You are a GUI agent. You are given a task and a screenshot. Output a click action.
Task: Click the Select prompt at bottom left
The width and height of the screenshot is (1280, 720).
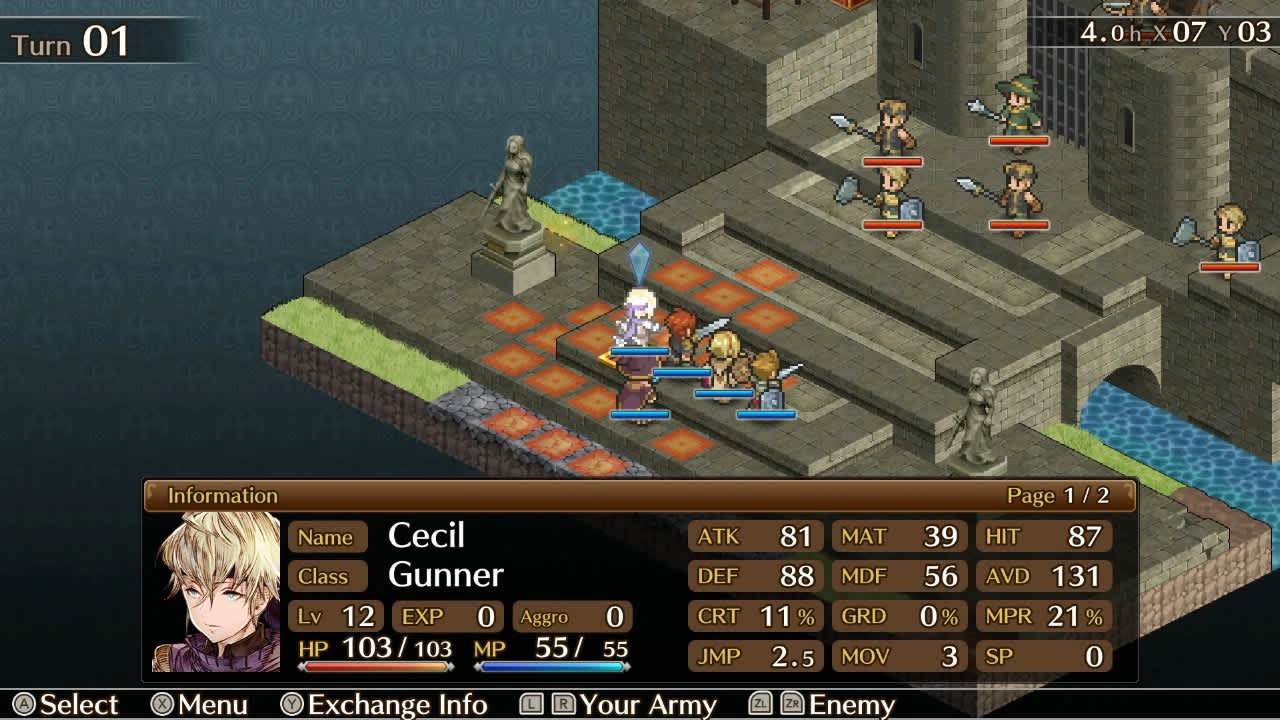[x=70, y=705]
